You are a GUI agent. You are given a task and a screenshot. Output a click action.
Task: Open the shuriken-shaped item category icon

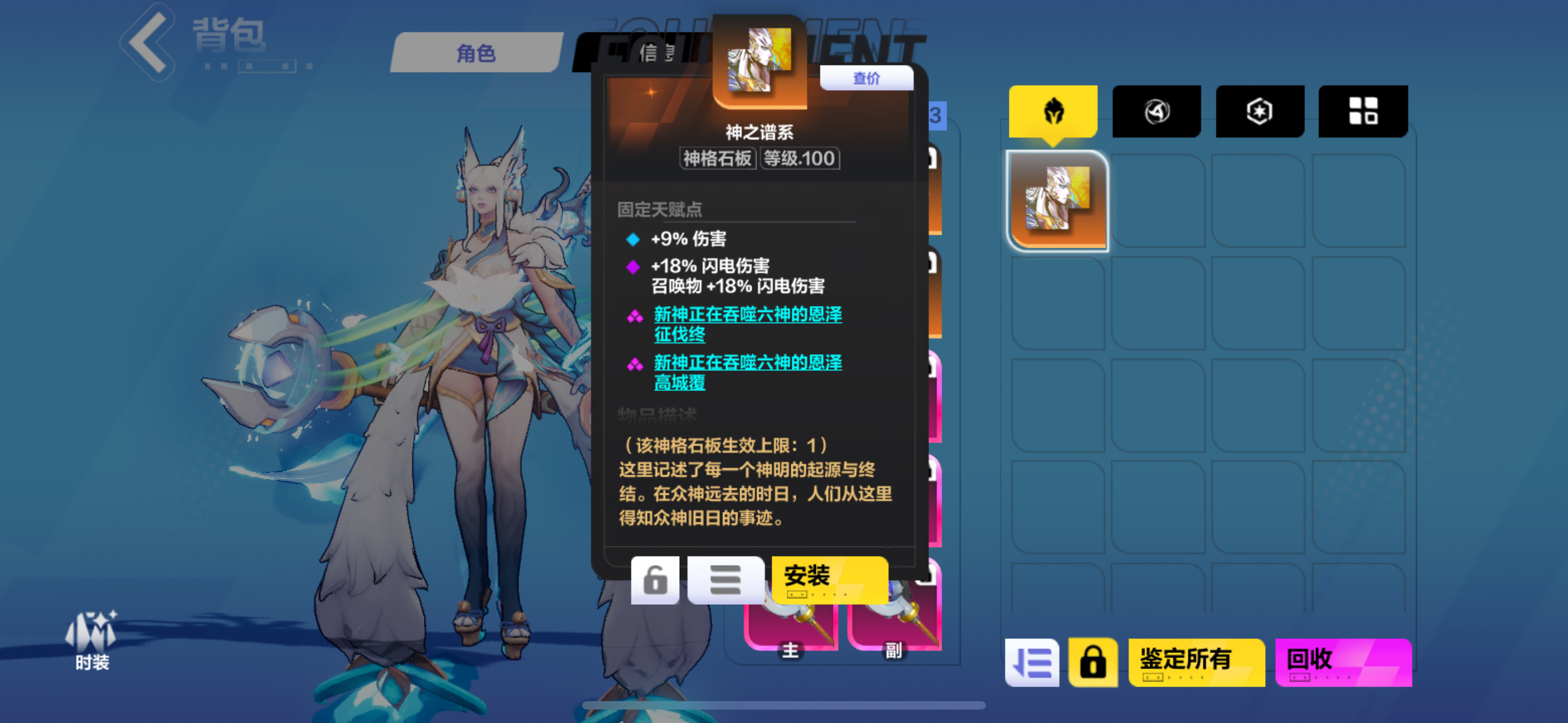1156,111
